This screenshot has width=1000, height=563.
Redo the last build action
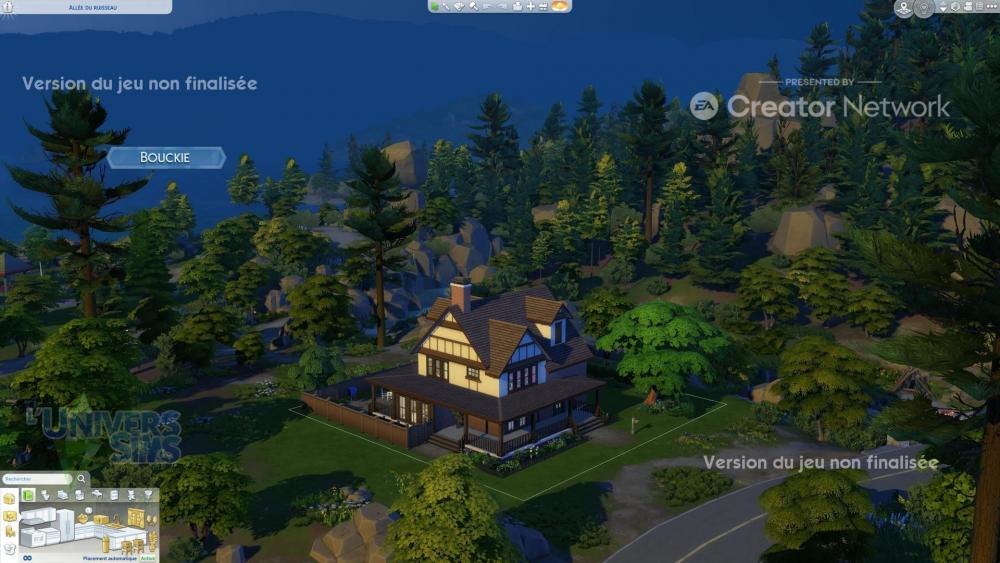(x=502, y=6)
